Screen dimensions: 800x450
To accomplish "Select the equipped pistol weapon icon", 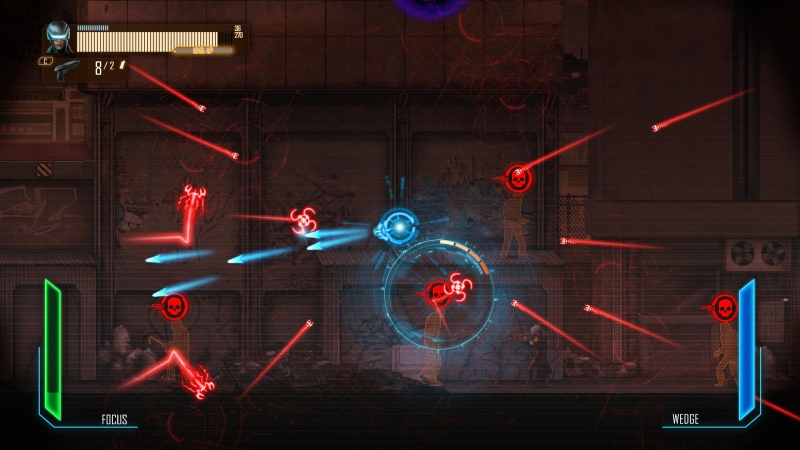I will [x=67, y=69].
